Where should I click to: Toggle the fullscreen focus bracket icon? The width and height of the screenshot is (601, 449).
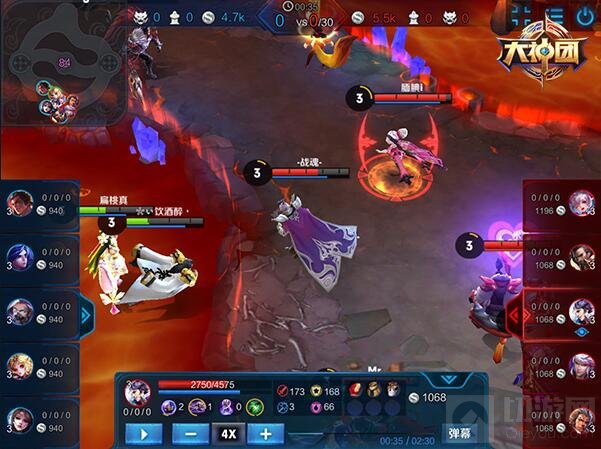coord(522,15)
